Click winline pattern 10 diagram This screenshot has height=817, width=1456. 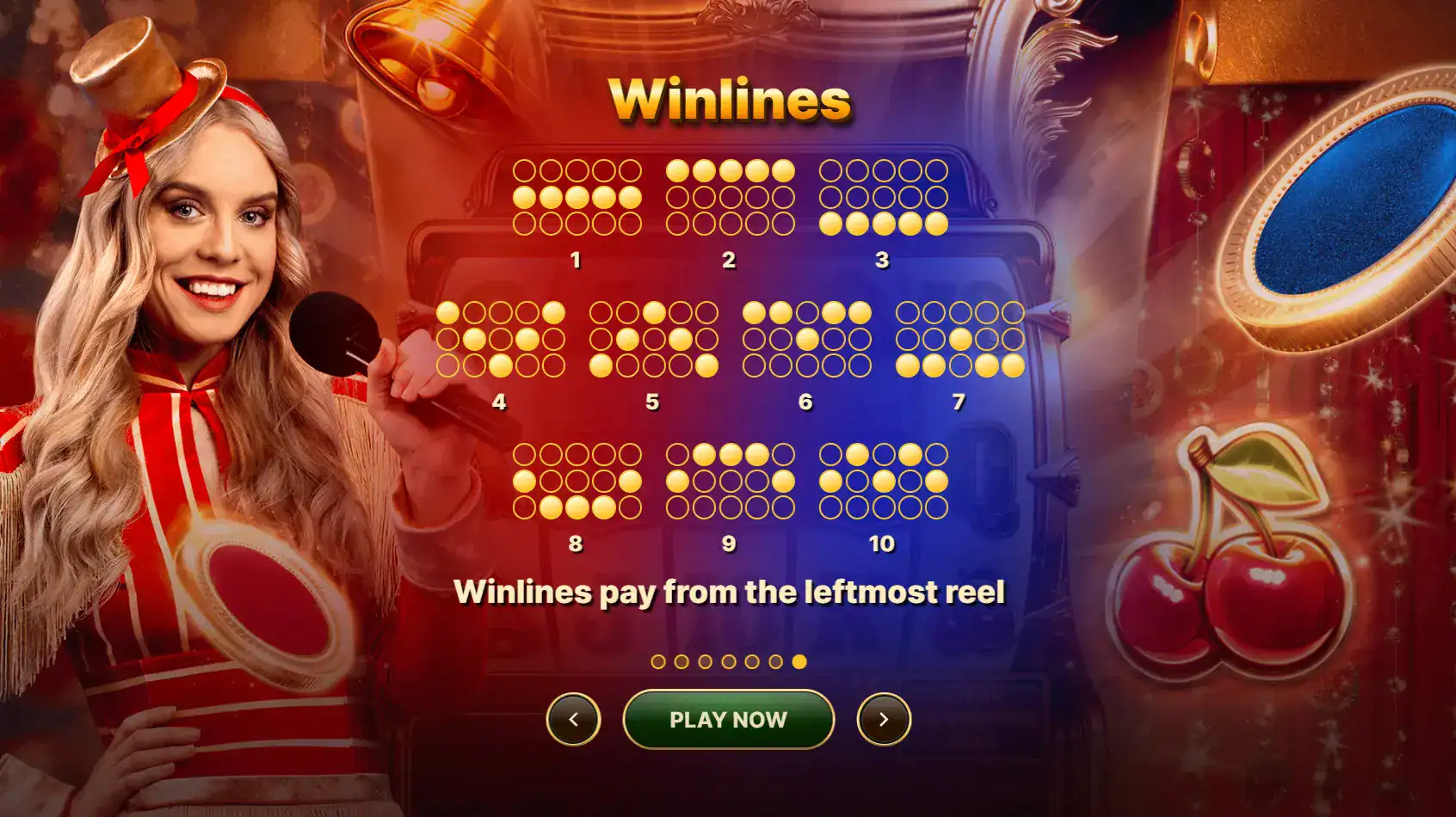[885, 480]
